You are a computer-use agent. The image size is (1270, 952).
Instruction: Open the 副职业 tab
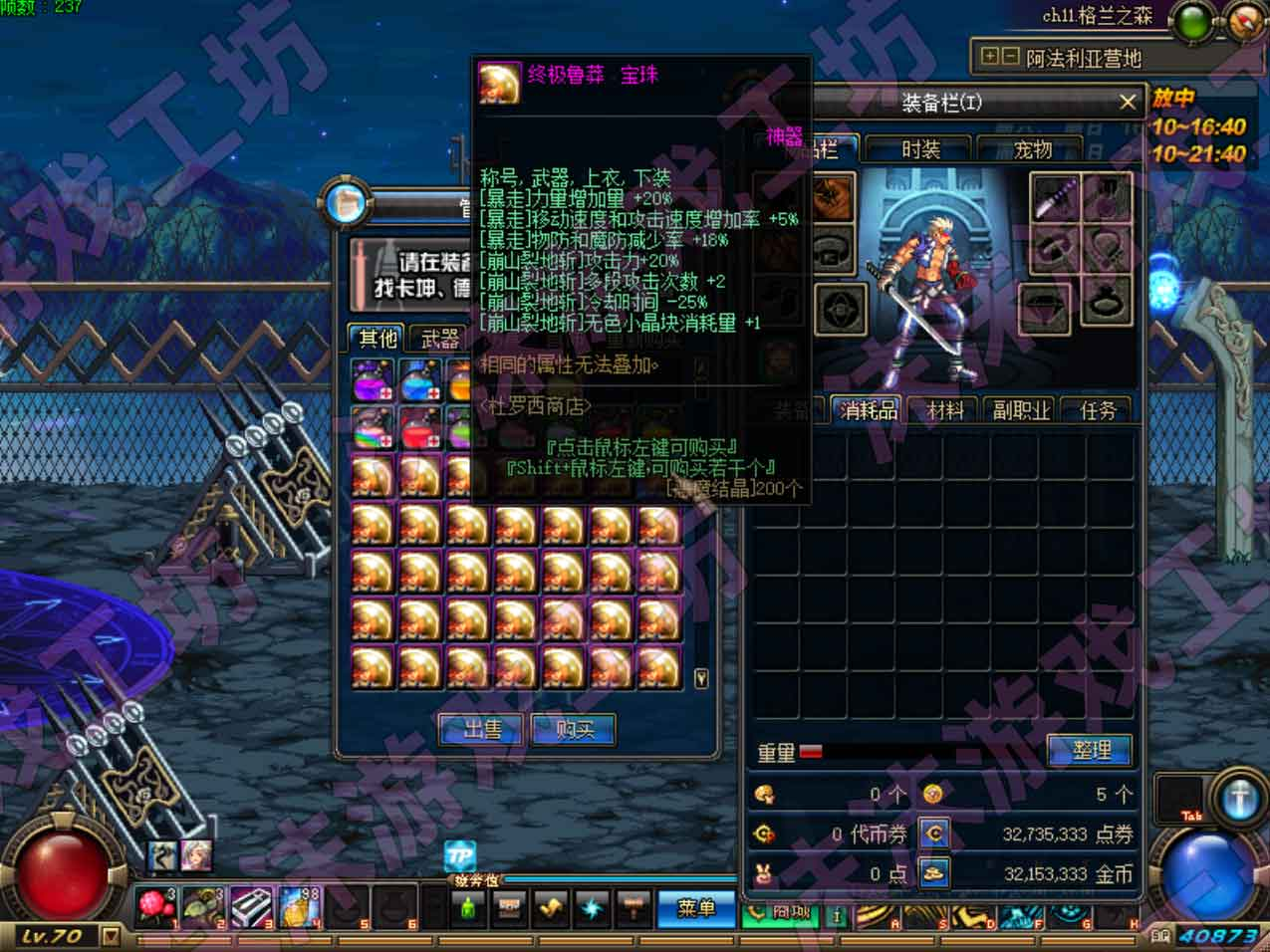point(1021,409)
